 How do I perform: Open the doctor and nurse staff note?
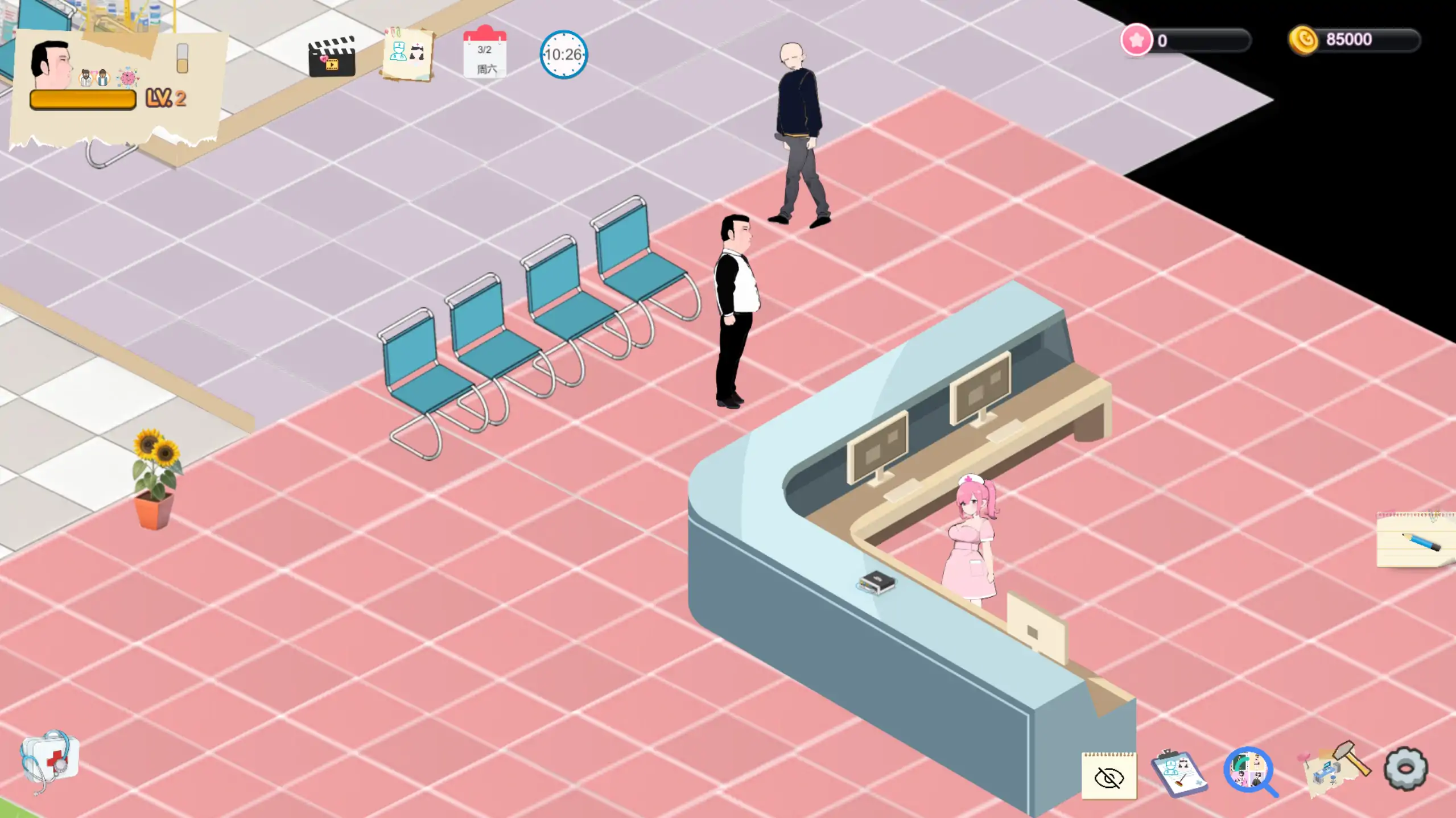[x=407, y=54]
